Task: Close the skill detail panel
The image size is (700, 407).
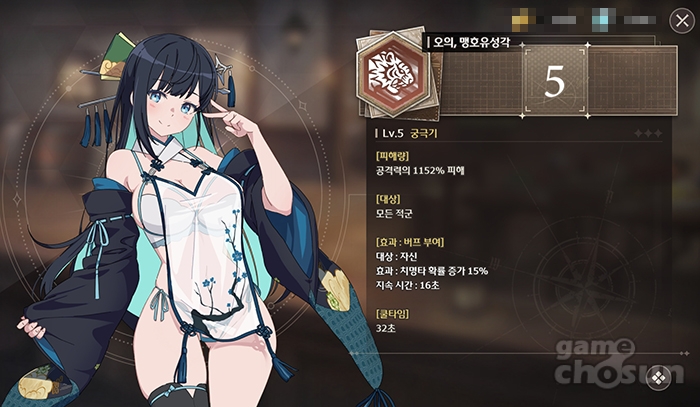Action: tap(675, 19)
